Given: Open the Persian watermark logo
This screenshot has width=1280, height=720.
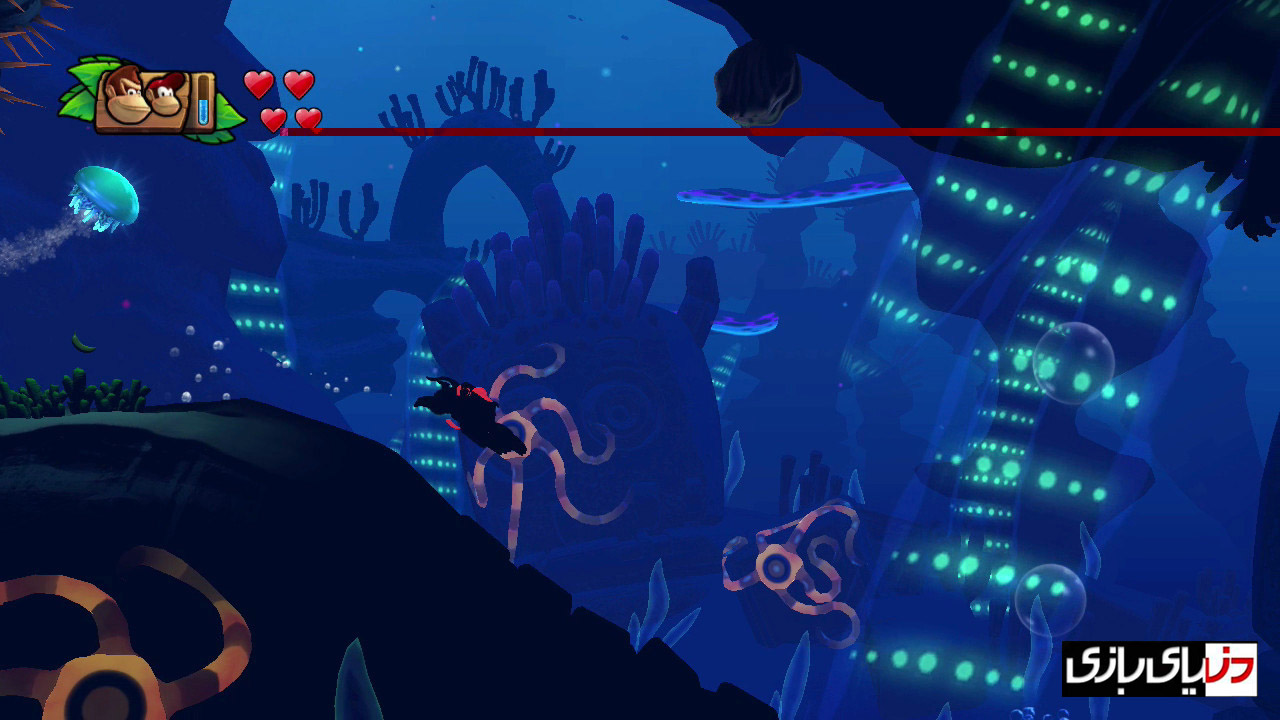Looking at the screenshot, I should point(1159,669).
